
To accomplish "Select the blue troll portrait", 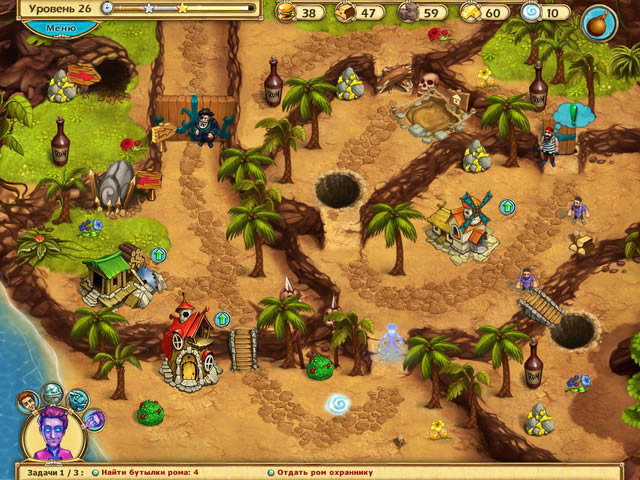I will point(78,400).
